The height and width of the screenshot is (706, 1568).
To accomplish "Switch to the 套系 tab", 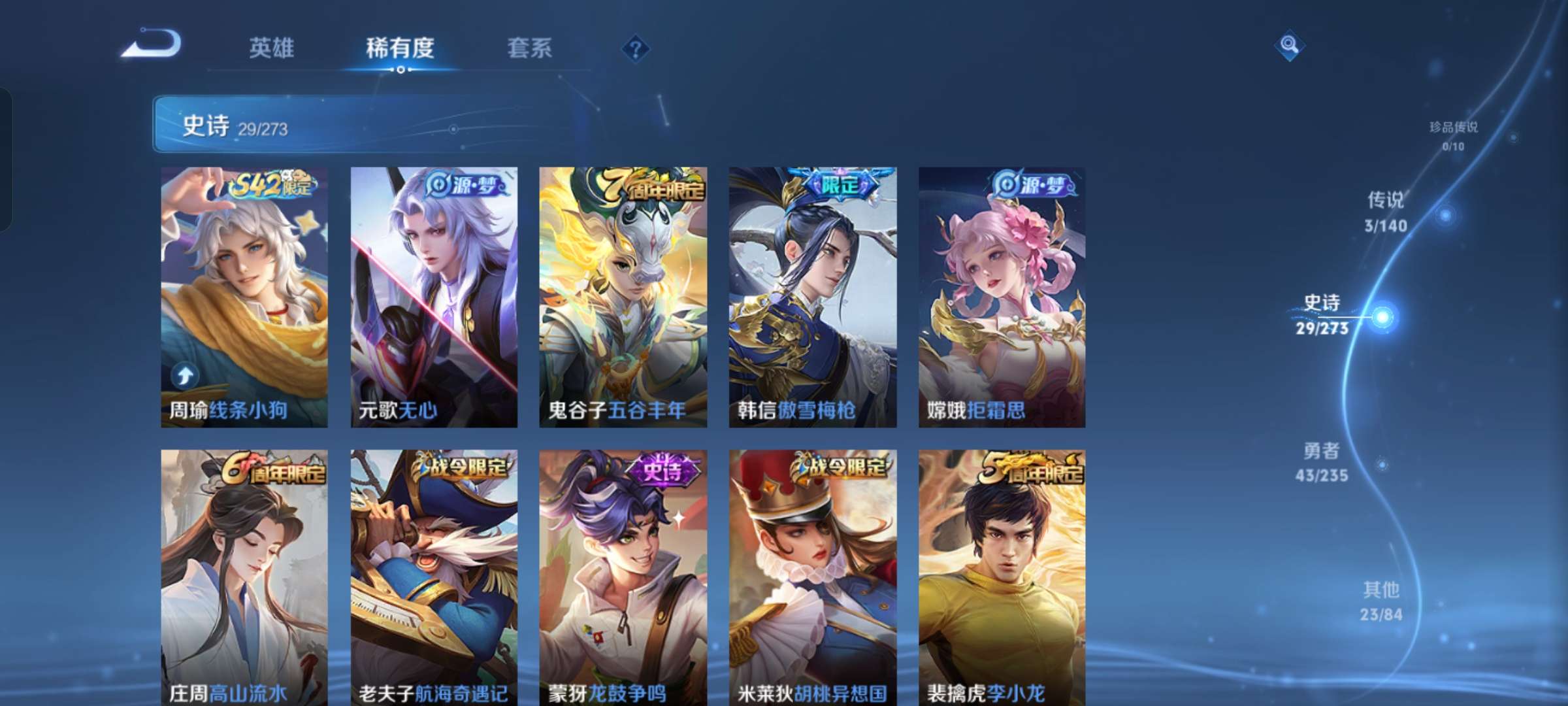I will [530, 48].
